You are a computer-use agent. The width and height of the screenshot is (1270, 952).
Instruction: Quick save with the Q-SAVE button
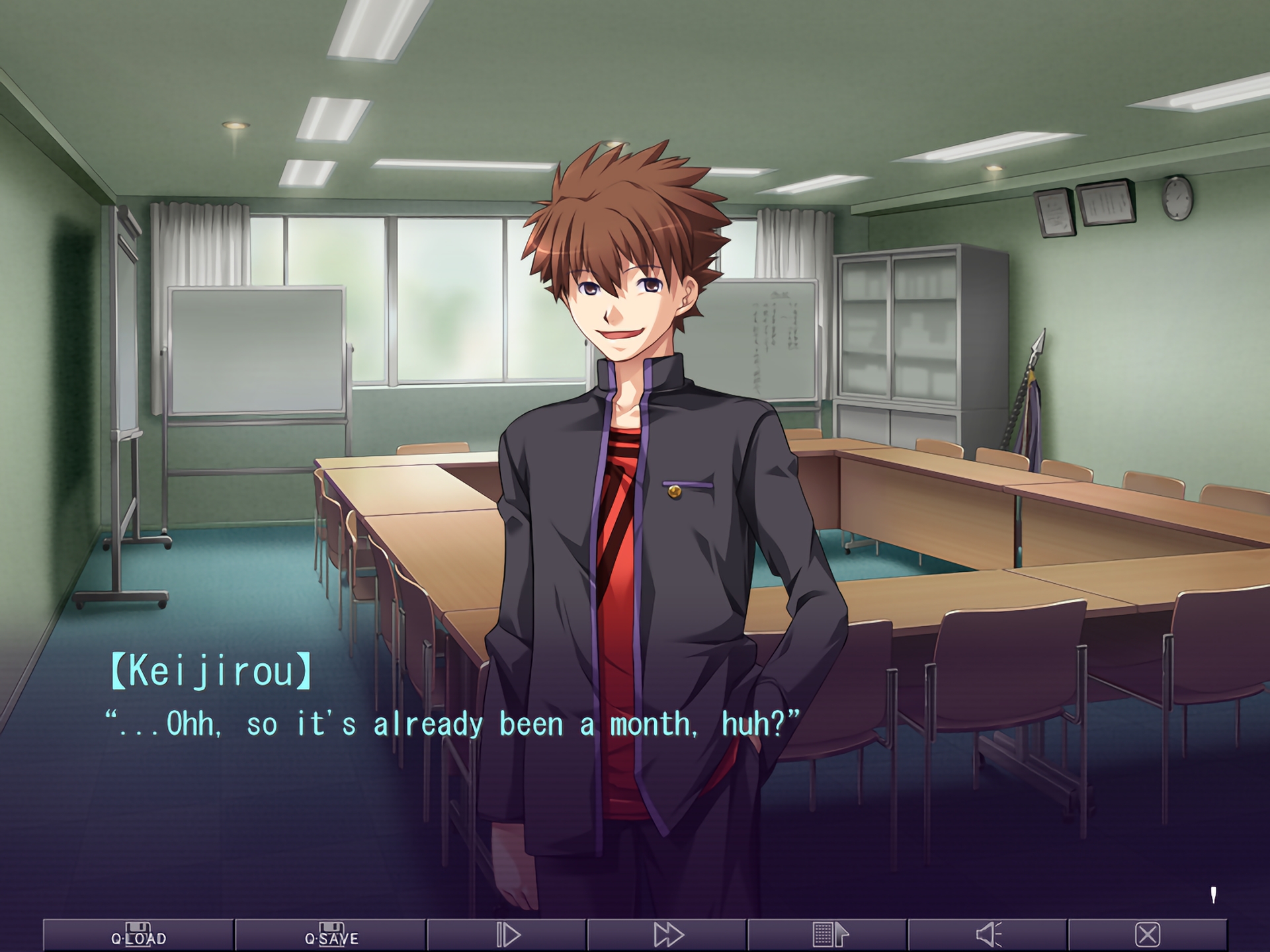click(331, 935)
